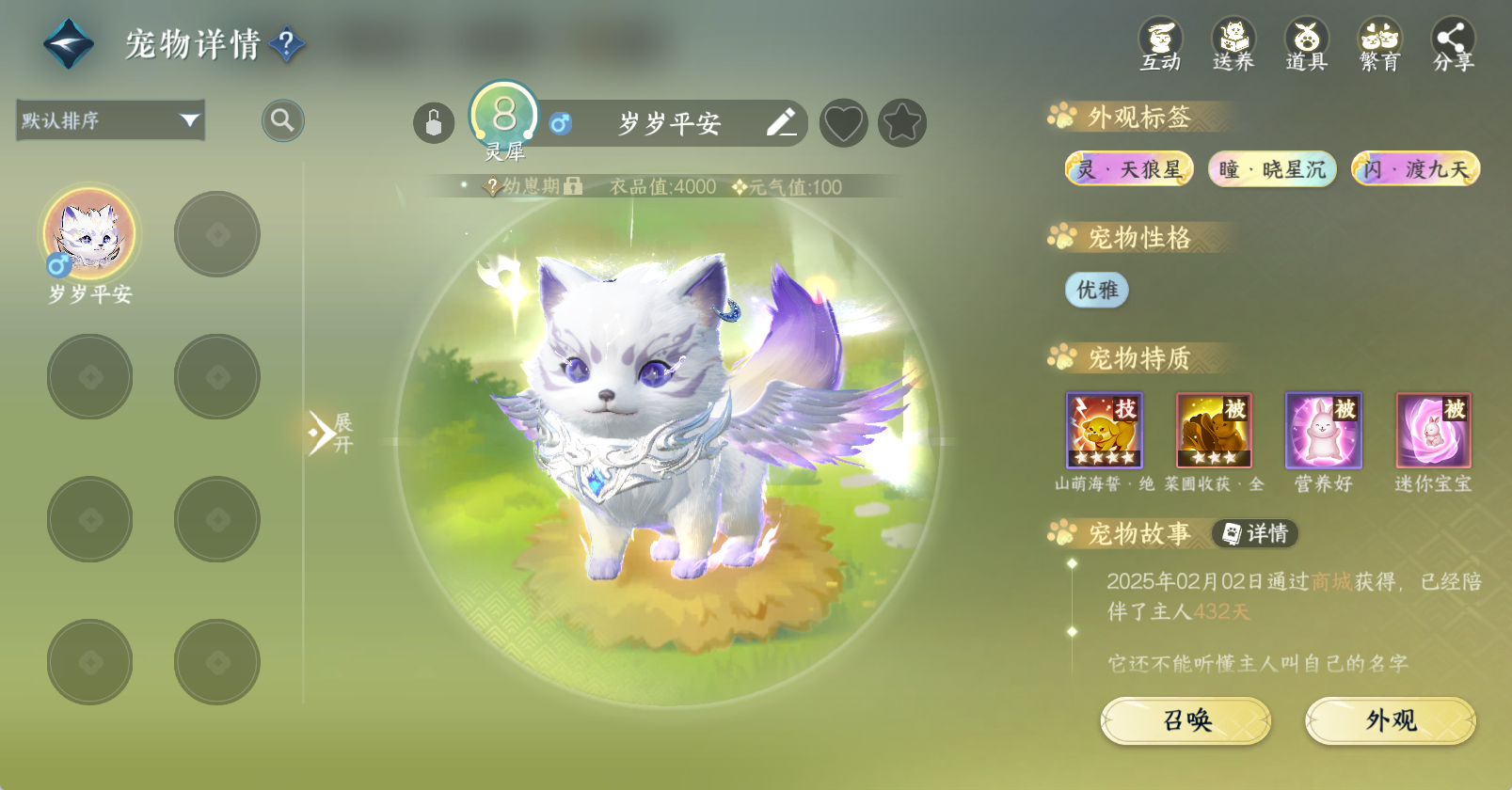Click the magnifier search button
This screenshot has width=1512, height=790.
[282, 120]
